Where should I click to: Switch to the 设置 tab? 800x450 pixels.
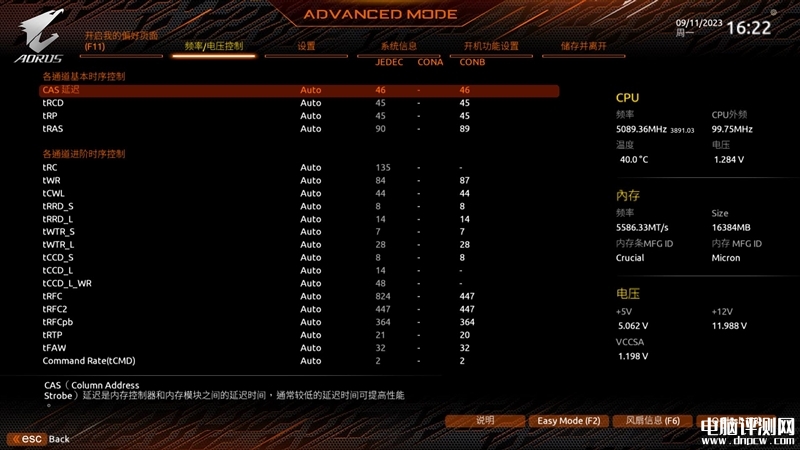click(x=306, y=46)
